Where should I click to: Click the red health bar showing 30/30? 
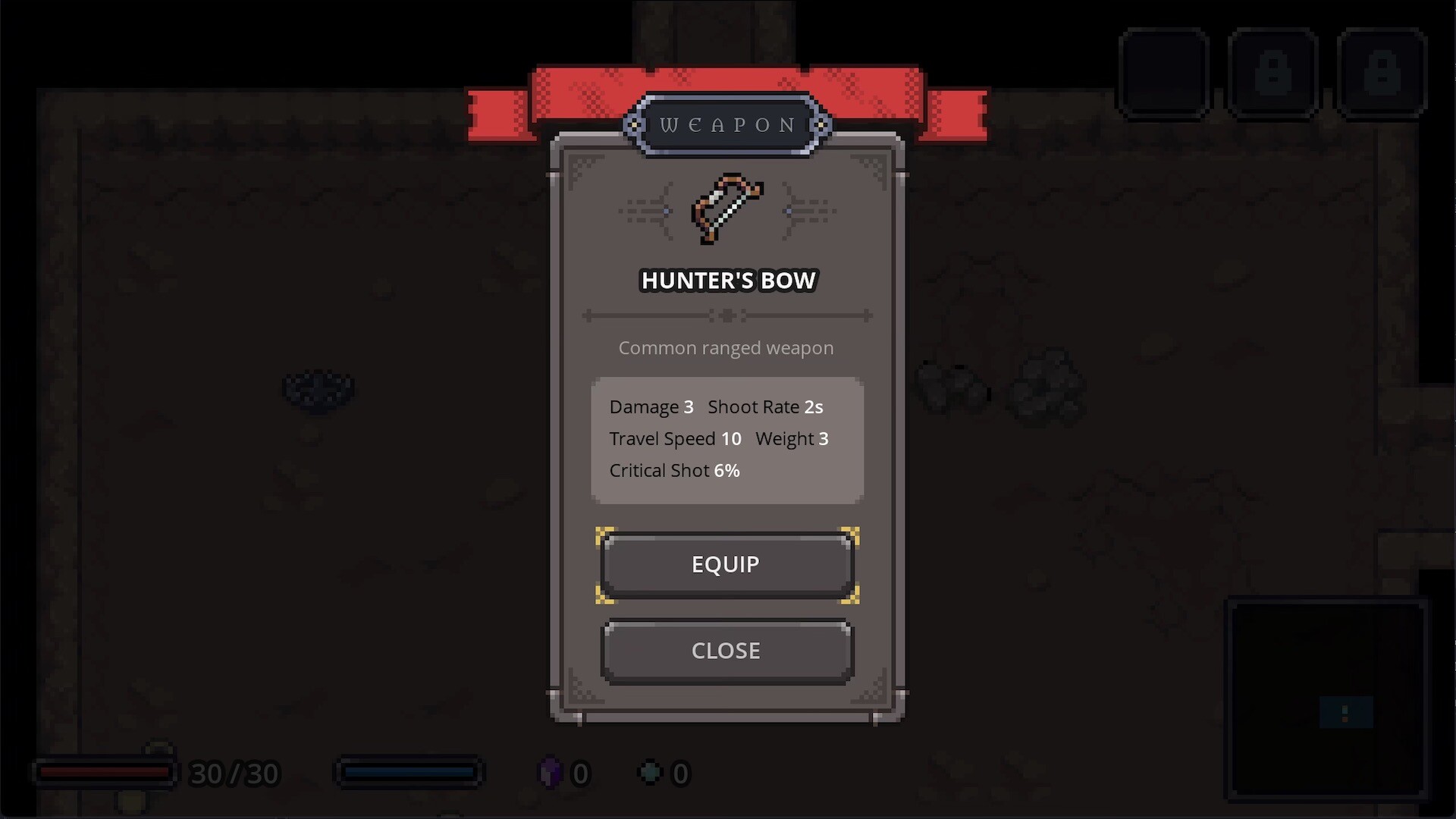(x=106, y=773)
